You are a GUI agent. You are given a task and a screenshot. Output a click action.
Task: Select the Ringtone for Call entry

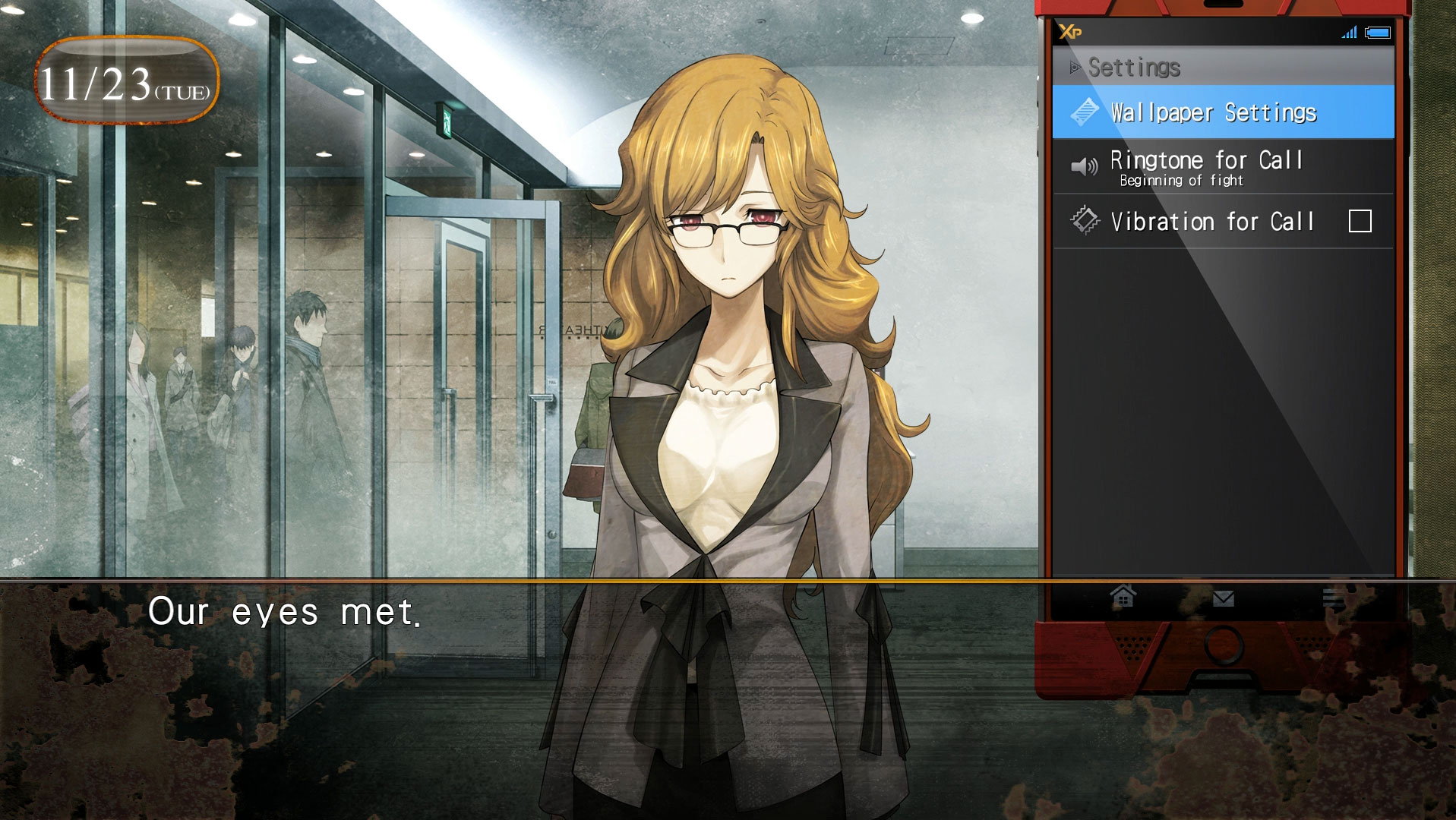point(1222,167)
